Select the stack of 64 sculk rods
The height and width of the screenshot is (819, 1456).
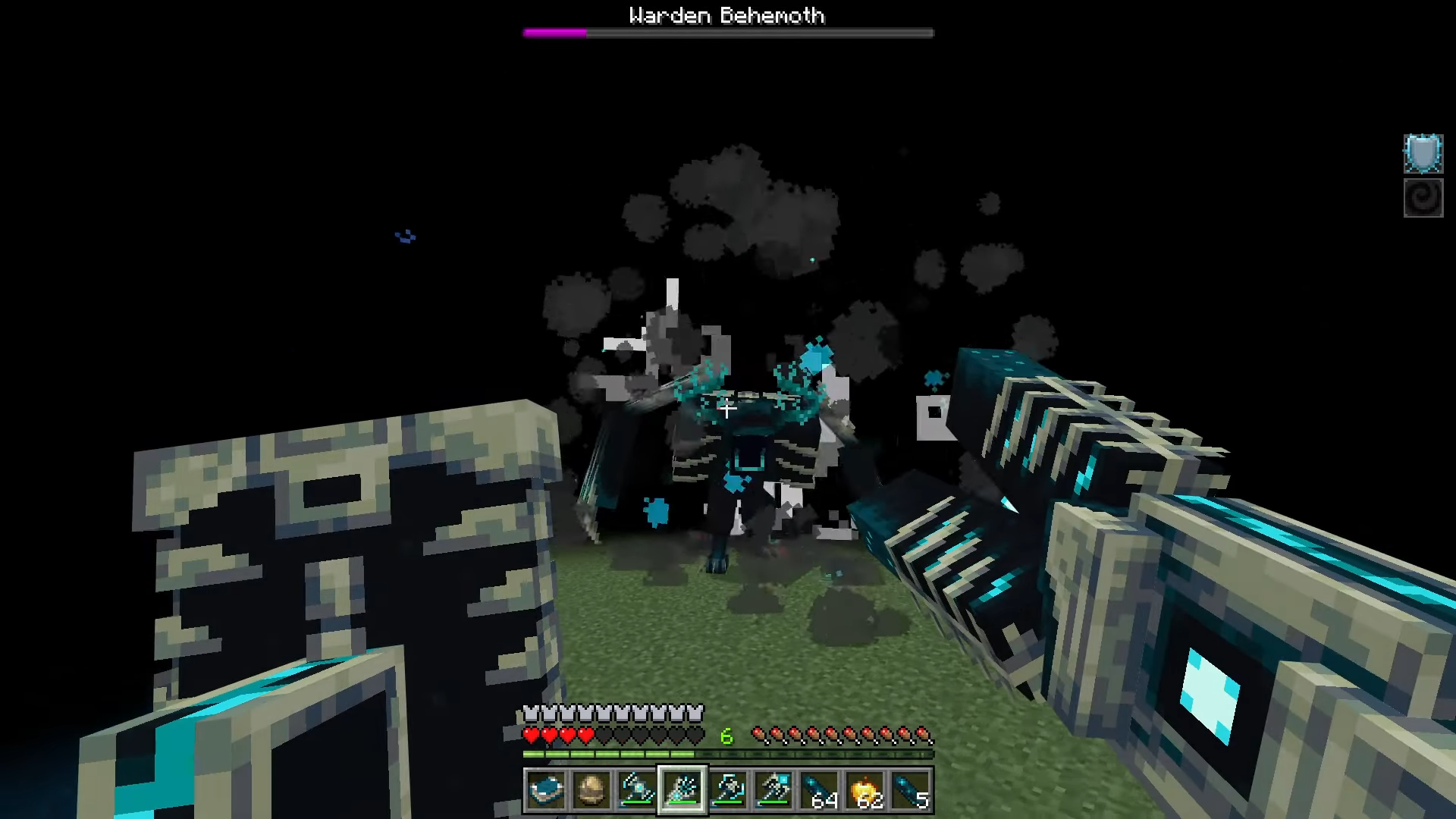pos(819,790)
